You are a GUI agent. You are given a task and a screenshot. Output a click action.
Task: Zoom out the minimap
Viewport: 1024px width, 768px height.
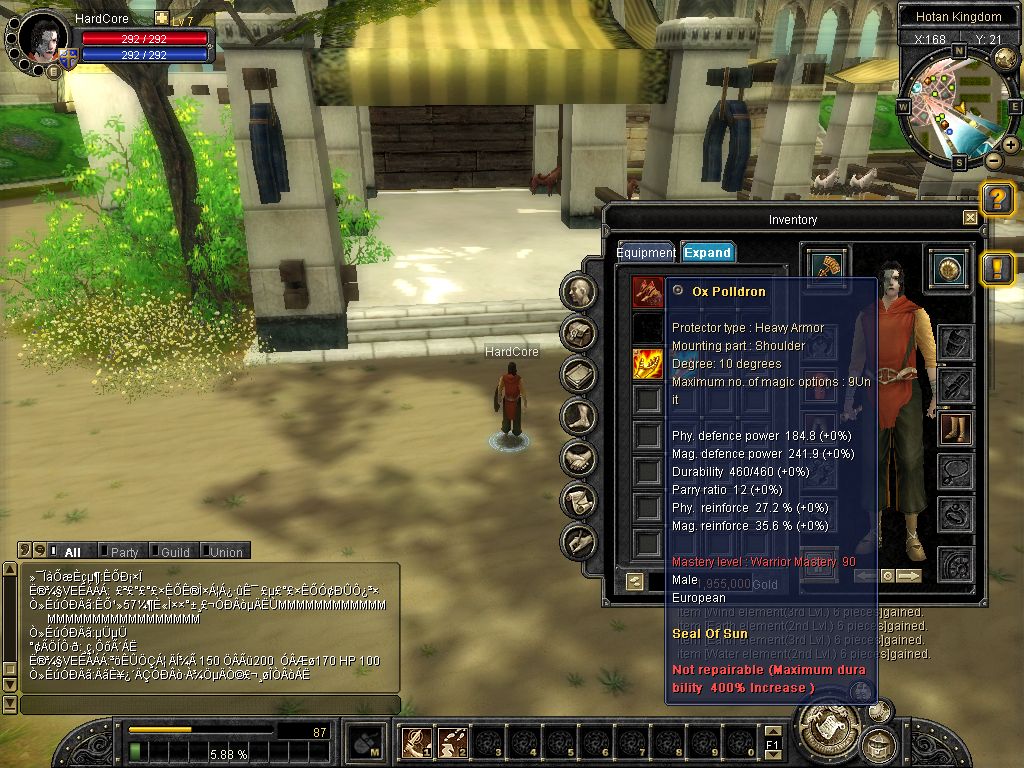pyautogui.click(x=993, y=160)
